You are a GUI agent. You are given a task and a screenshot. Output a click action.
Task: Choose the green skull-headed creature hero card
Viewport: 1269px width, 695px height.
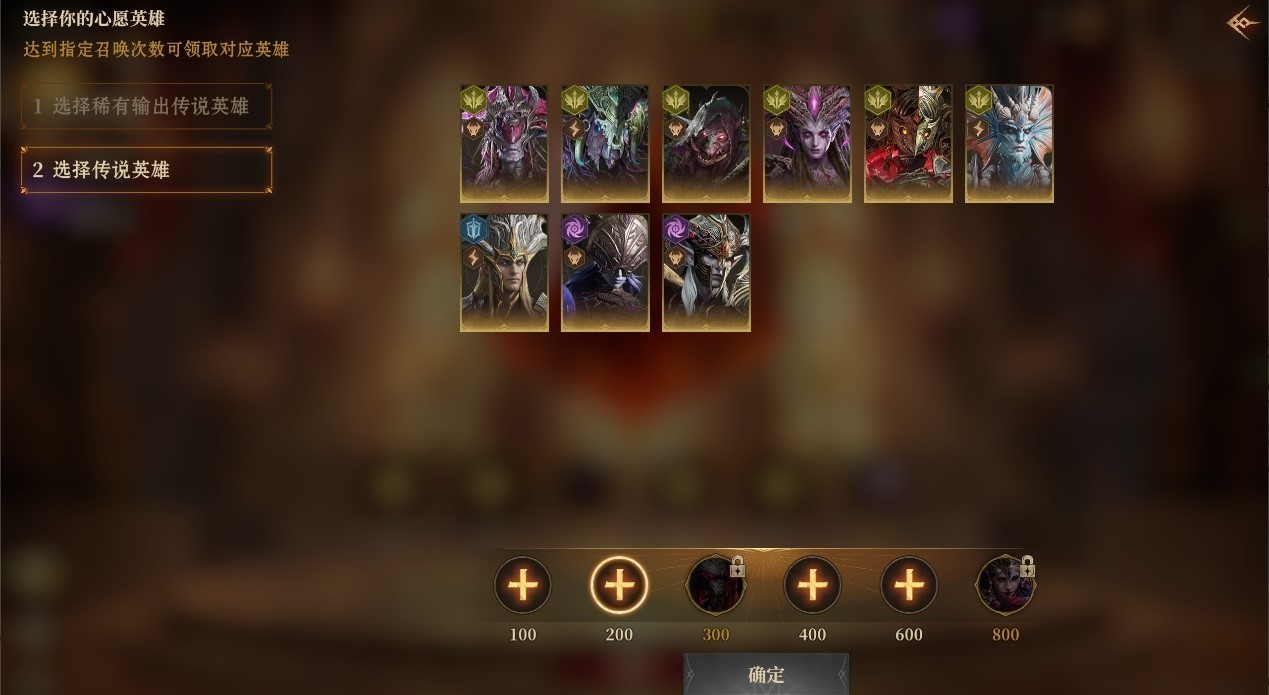pos(605,144)
